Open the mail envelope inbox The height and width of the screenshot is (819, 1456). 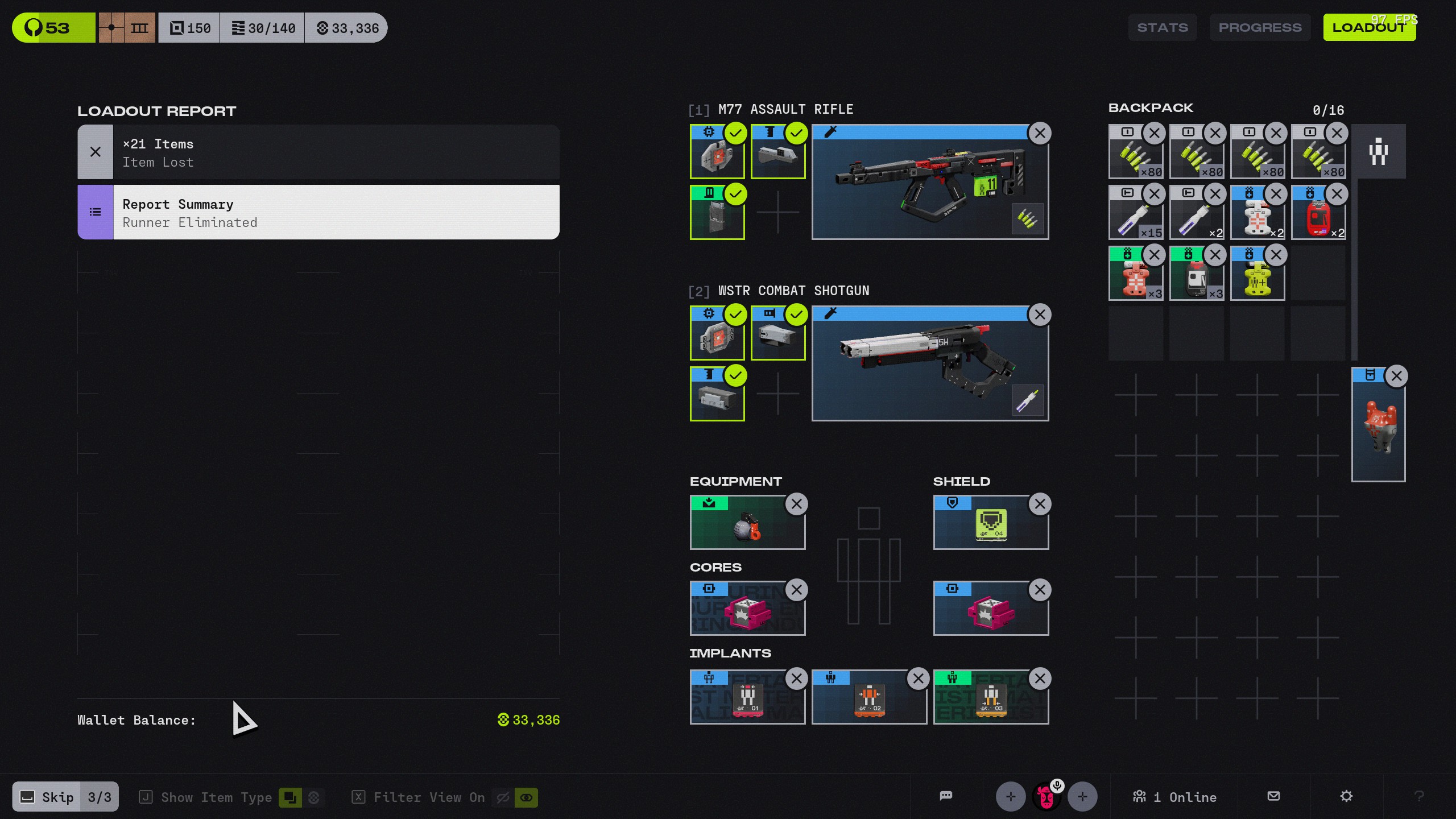[x=1273, y=796]
